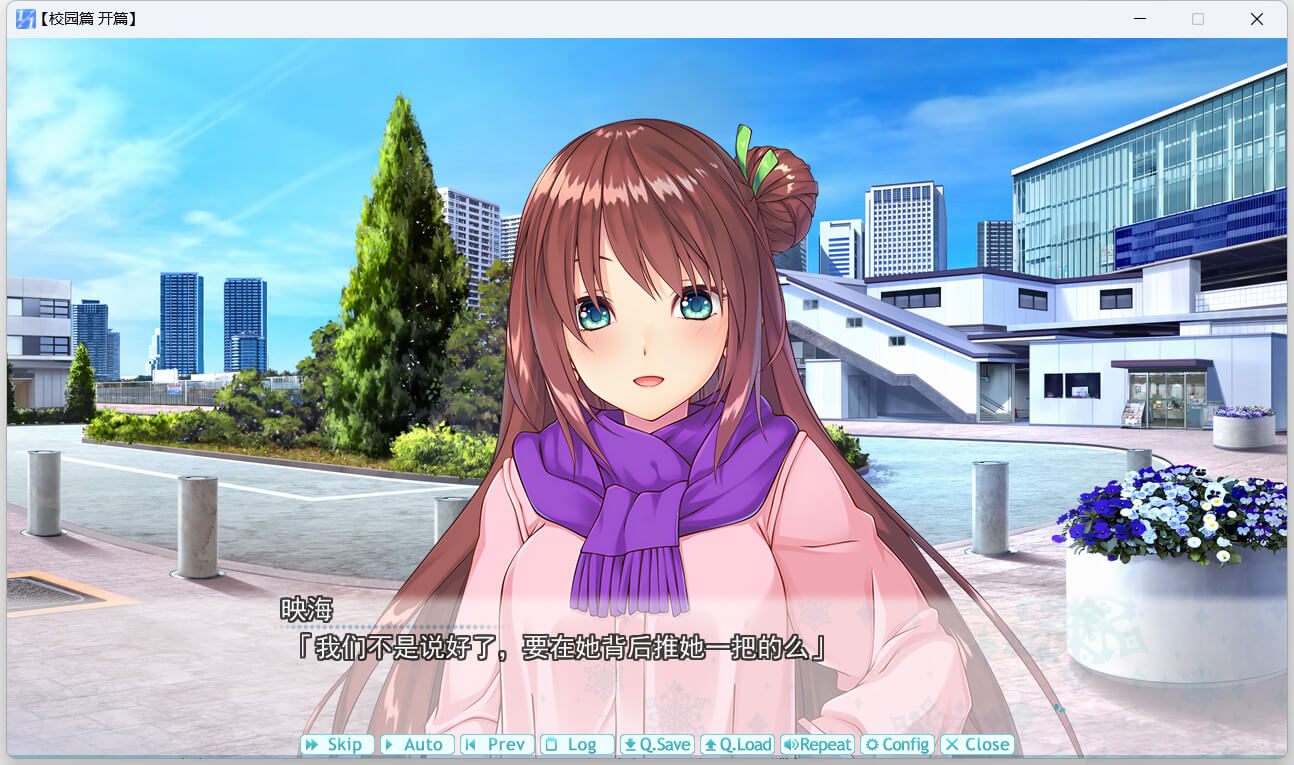Quick load with Q.Load
1294x765 pixels.
737,745
